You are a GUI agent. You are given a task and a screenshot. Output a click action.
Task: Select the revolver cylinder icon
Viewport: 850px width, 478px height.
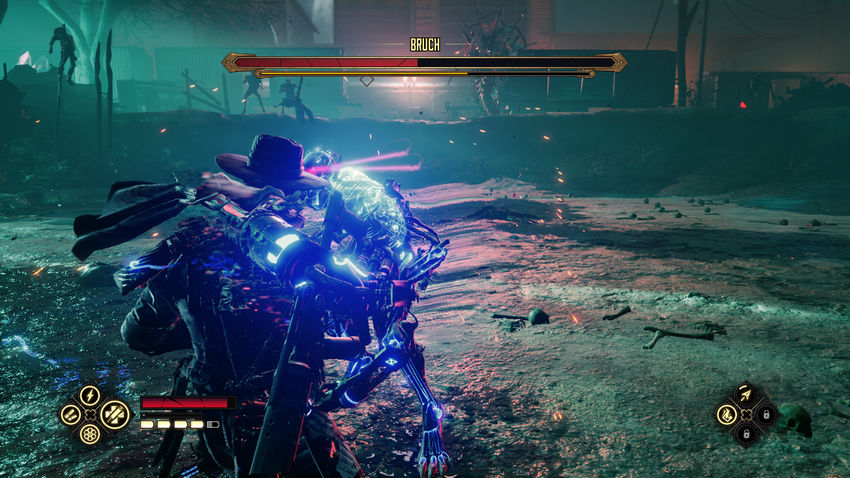point(90,434)
